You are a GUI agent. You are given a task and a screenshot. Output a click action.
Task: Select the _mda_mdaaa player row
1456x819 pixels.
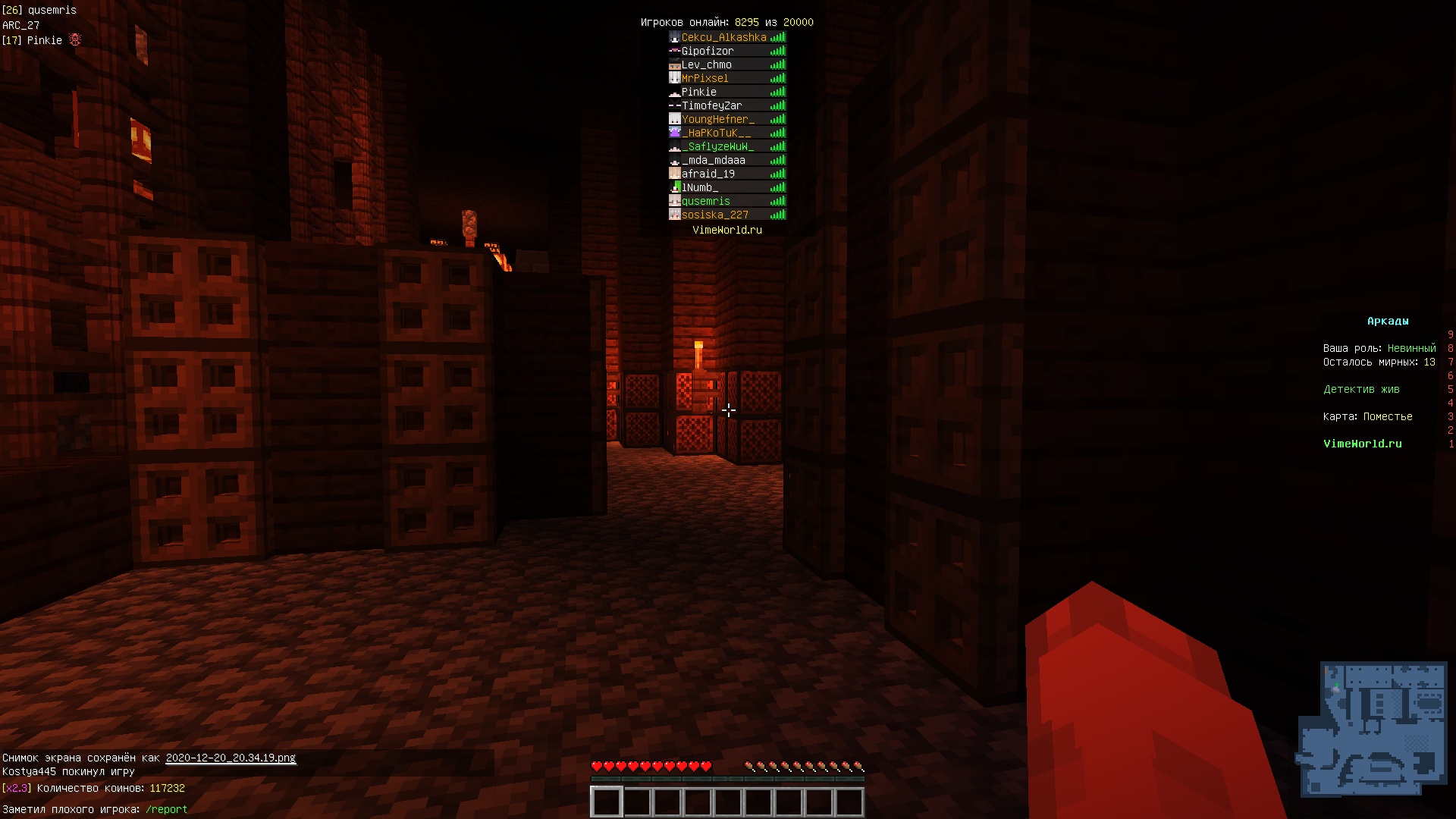pos(713,160)
